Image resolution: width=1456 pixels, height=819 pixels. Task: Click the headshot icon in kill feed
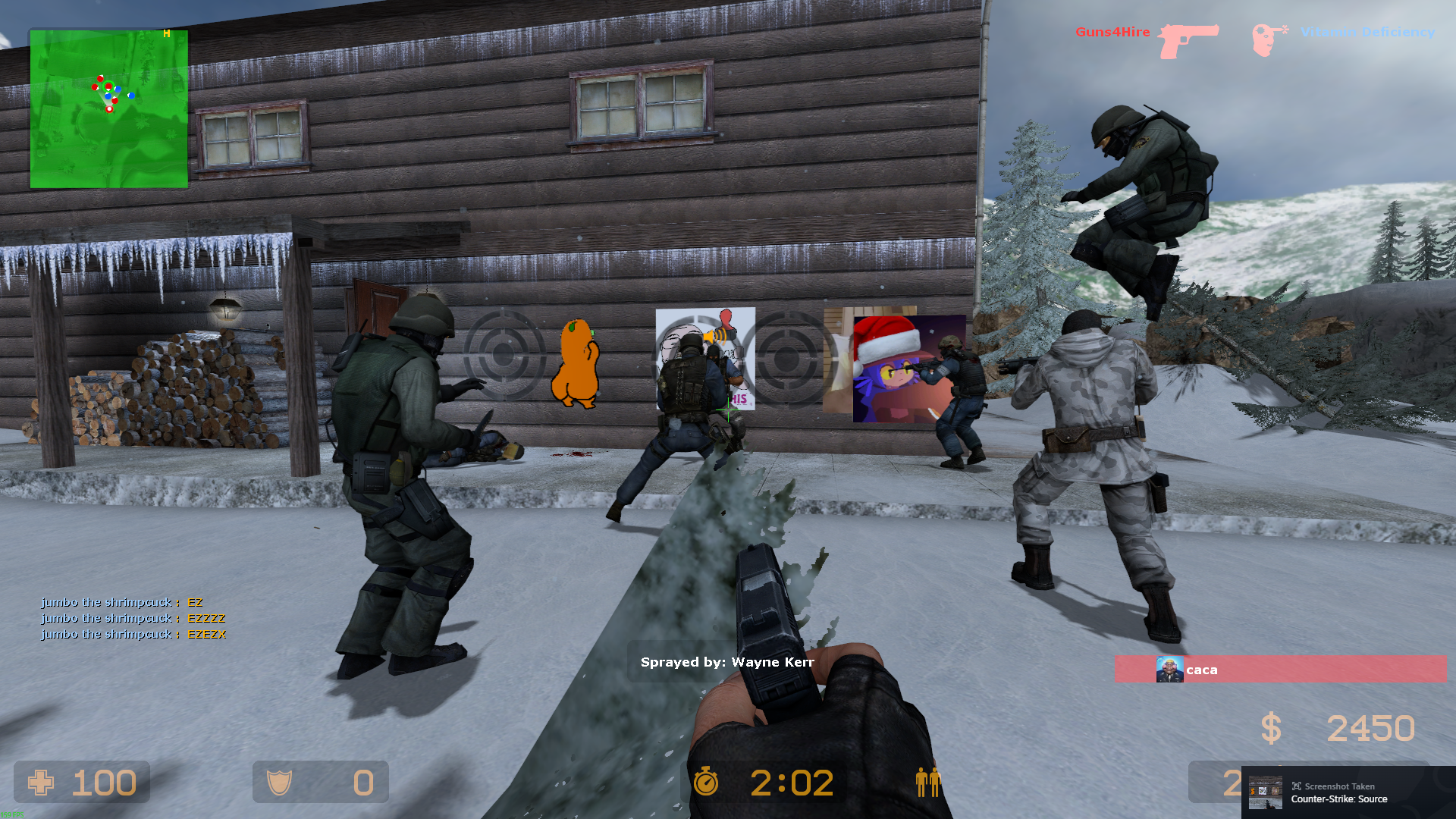[x=1269, y=39]
